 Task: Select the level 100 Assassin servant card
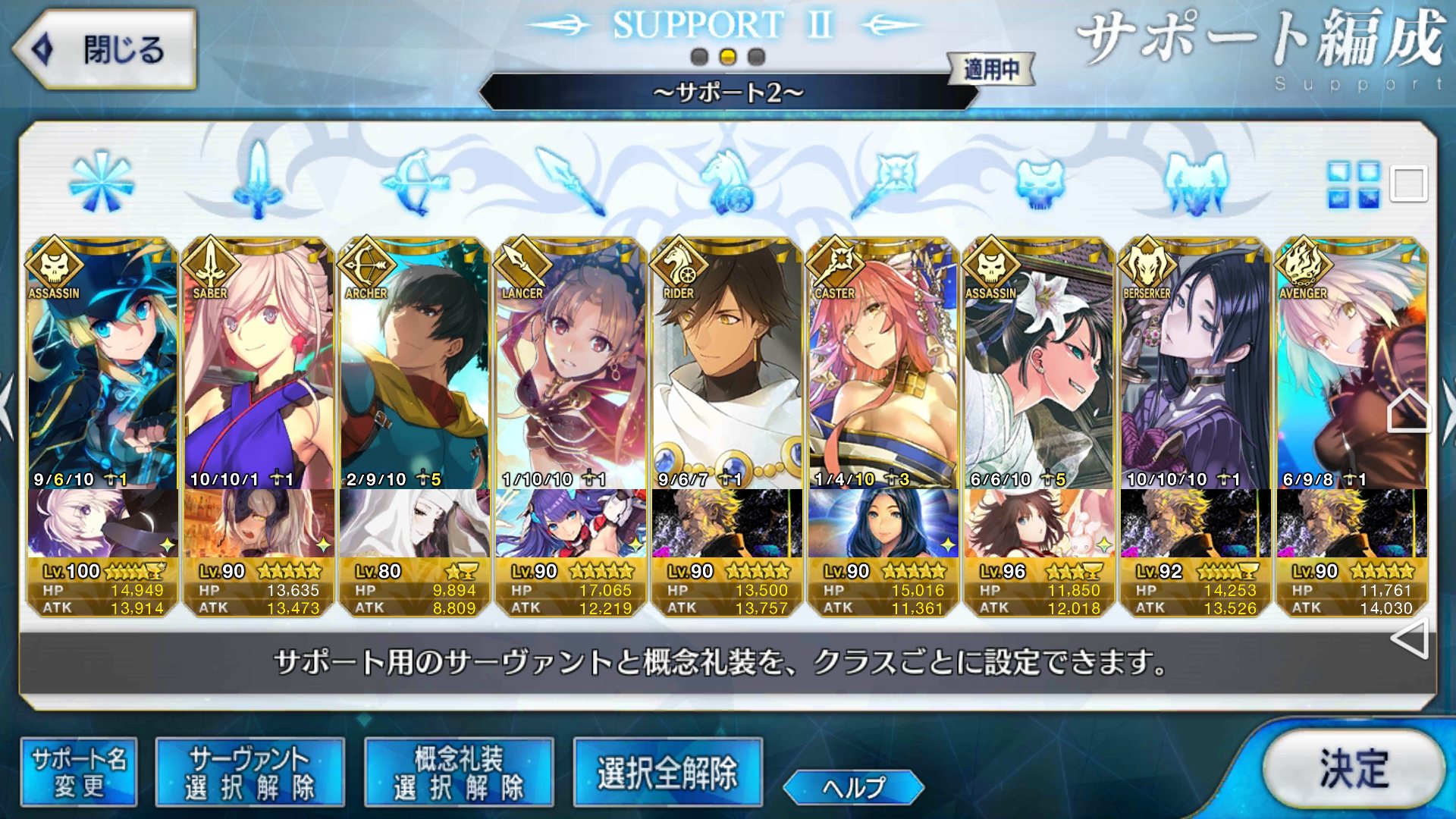click(x=102, y=364)
